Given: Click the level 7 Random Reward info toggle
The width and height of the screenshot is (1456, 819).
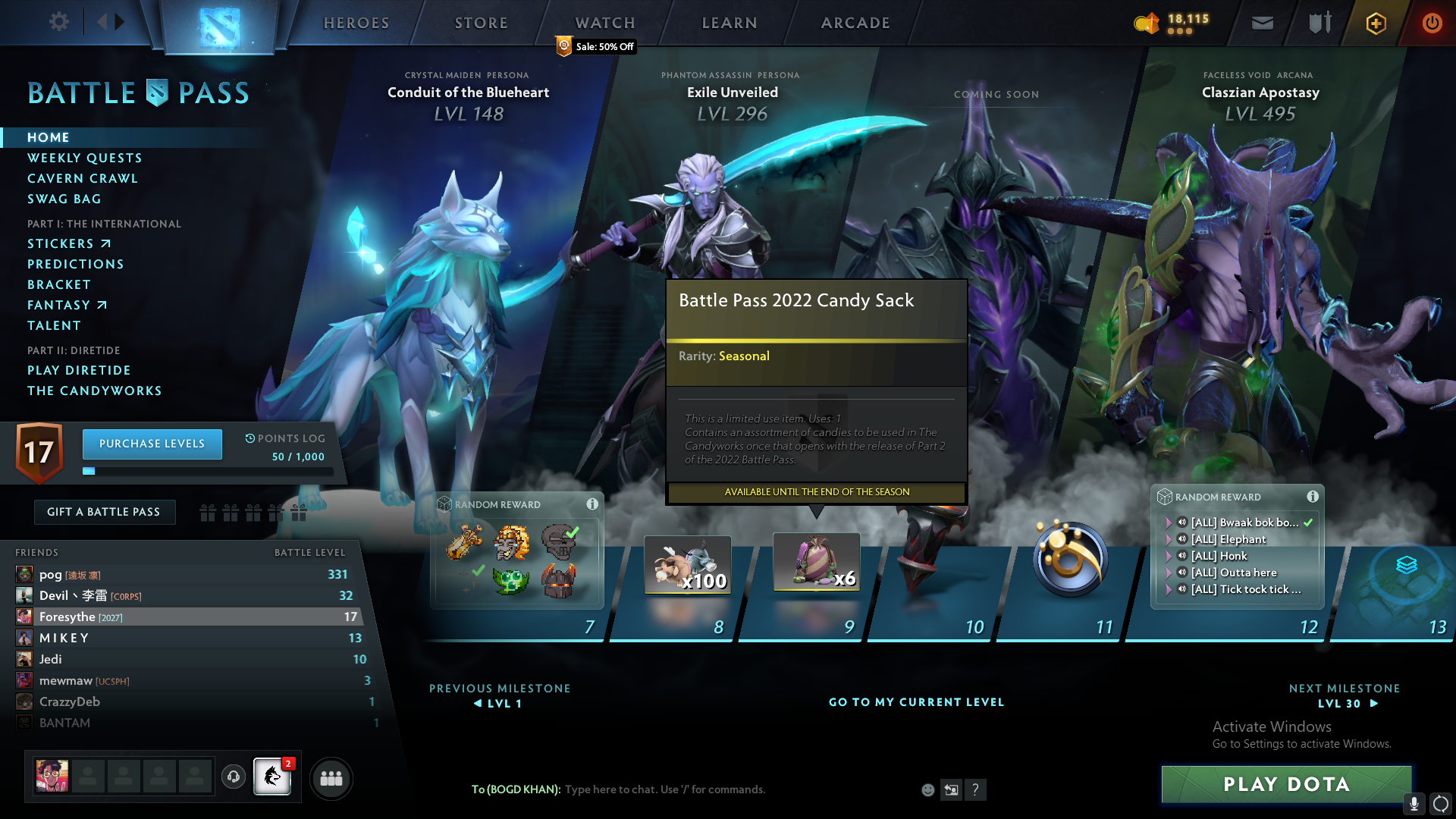Looking at the screenshot, I should [x=592, y=504].
